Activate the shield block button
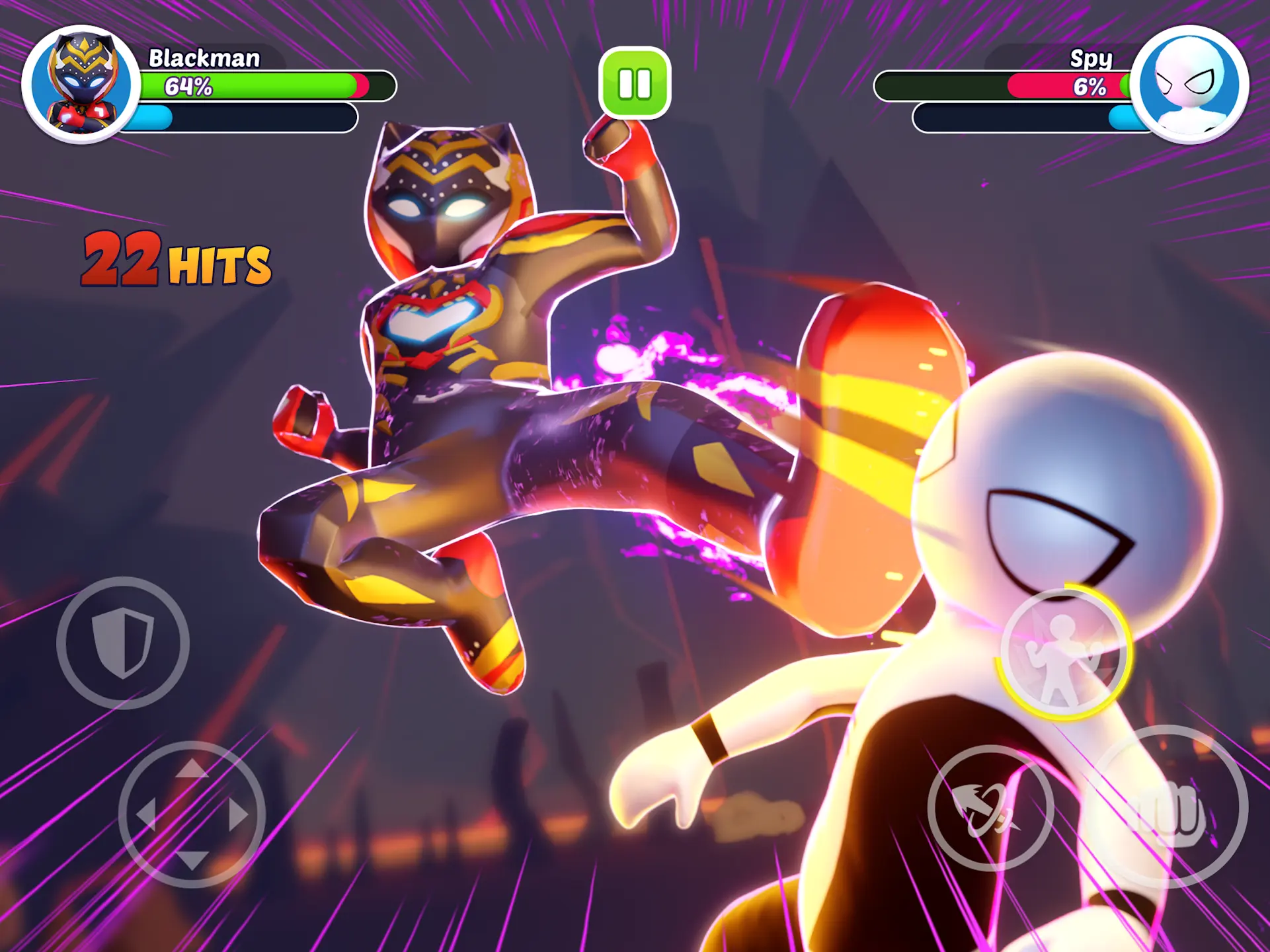 (x=123, y=643)
